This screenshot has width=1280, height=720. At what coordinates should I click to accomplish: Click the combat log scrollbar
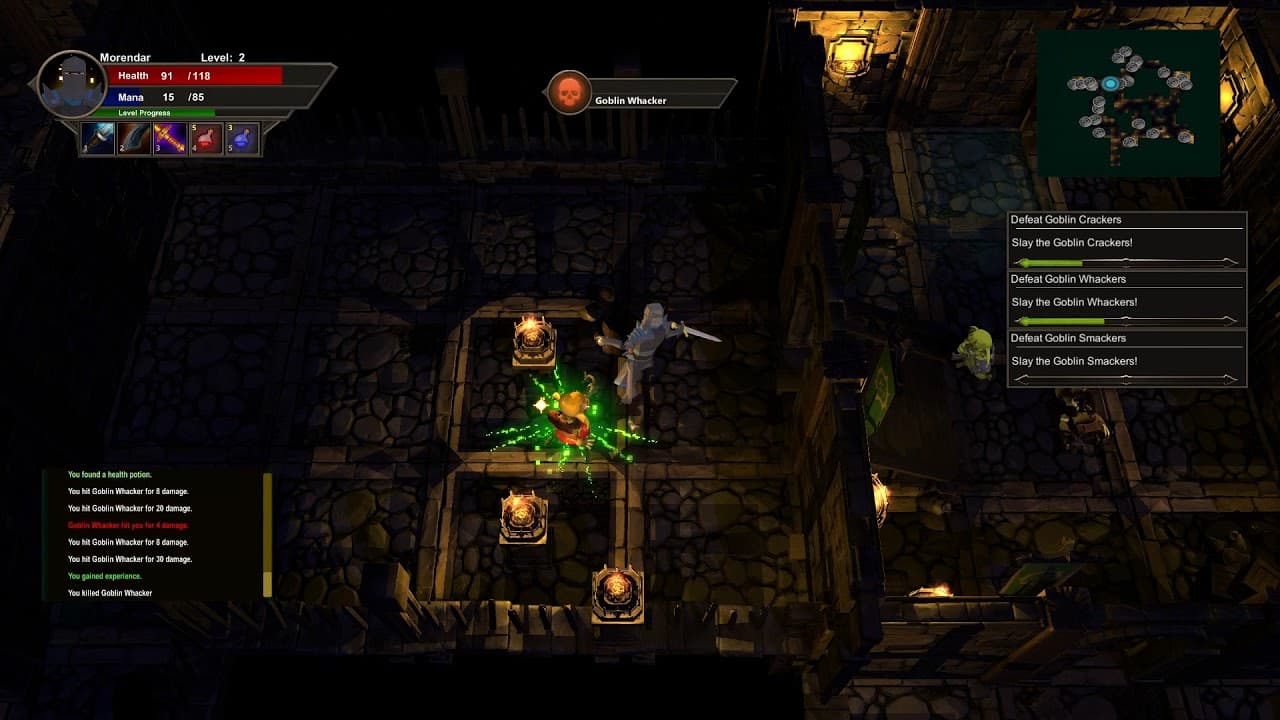[x=267, y=534]
